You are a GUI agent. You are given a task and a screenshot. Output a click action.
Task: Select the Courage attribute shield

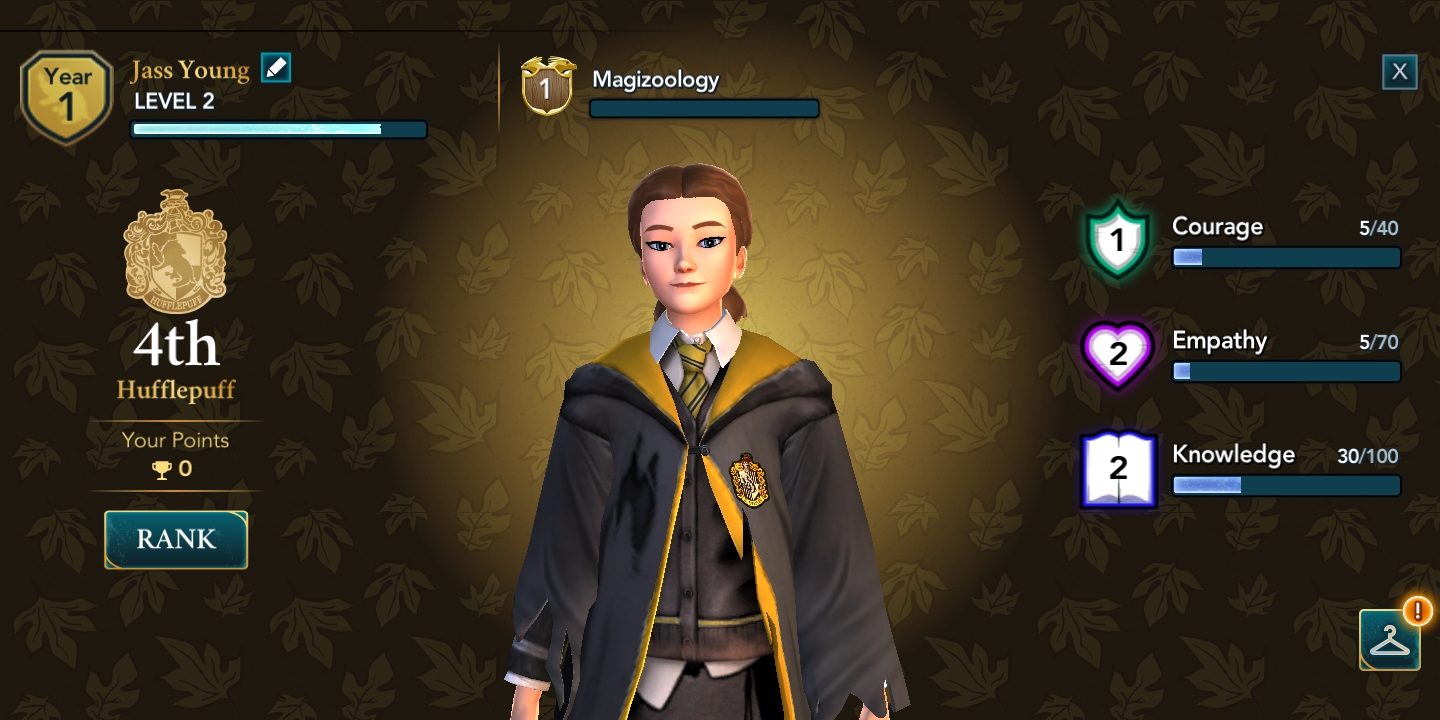point(1117,240)
